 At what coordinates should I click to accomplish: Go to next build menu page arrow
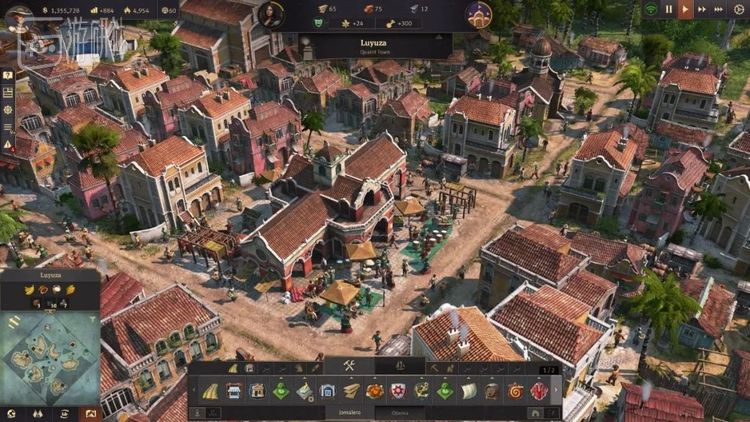click(x=557, y=391)
